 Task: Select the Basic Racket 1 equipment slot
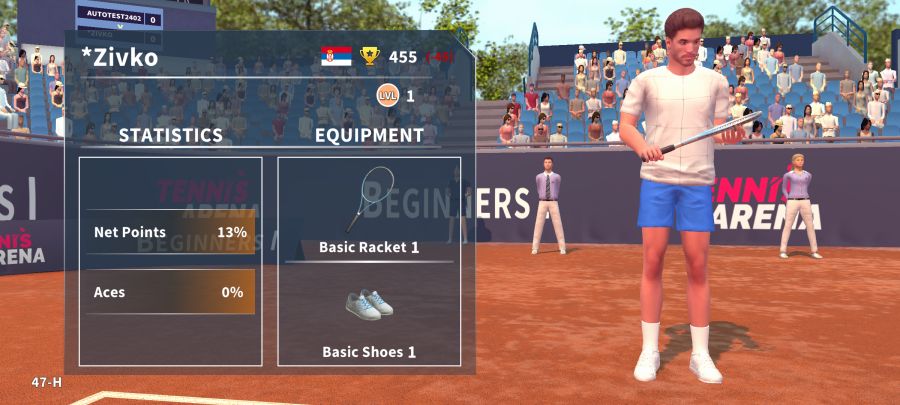click(369, 211)
